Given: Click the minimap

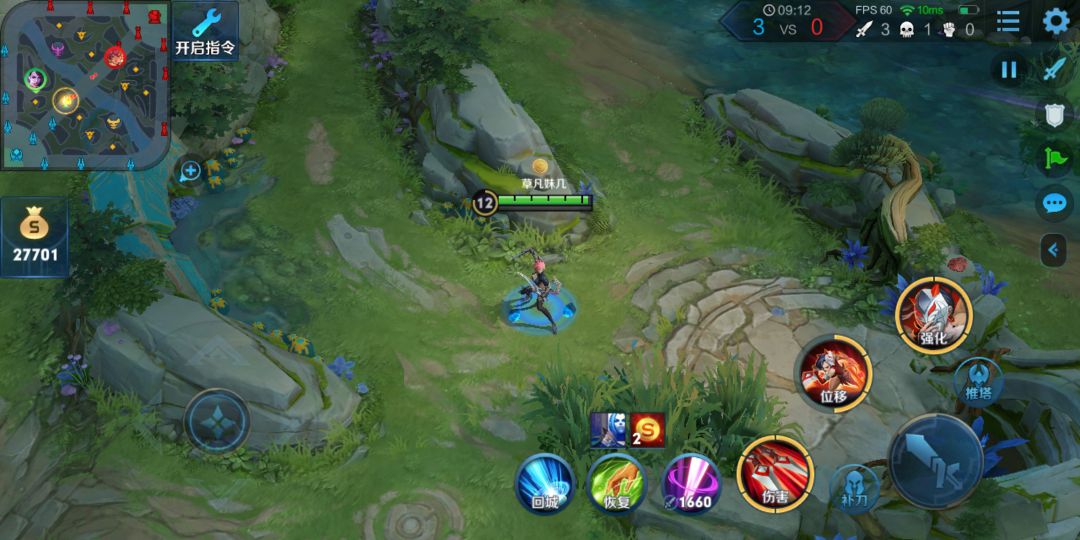Looking at the screenshot, I should (84, 84).
